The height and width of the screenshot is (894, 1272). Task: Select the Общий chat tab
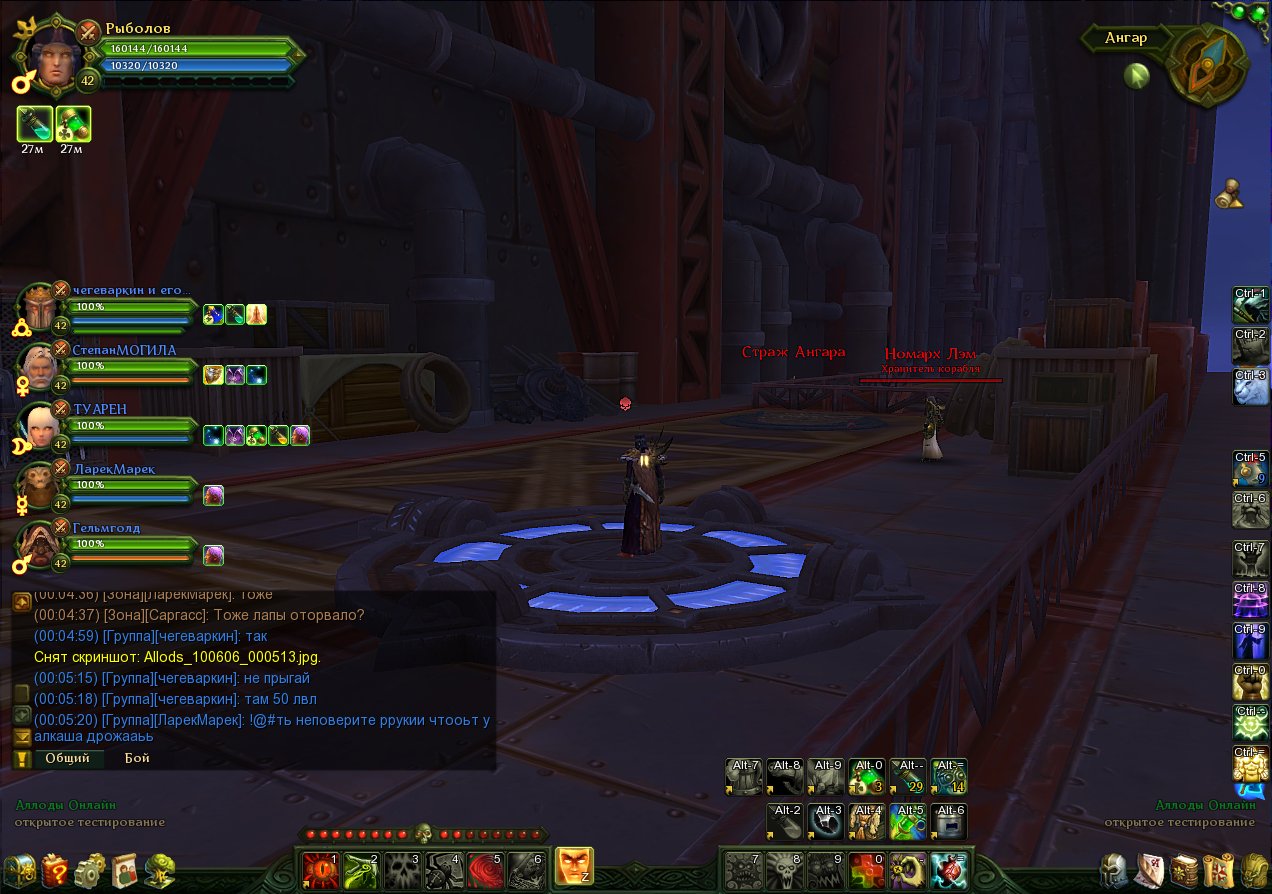click(68, 758)
